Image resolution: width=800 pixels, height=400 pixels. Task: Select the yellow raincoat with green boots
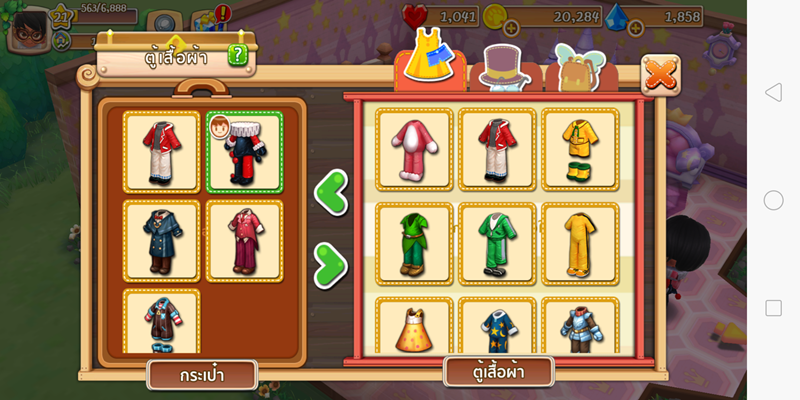580,148
